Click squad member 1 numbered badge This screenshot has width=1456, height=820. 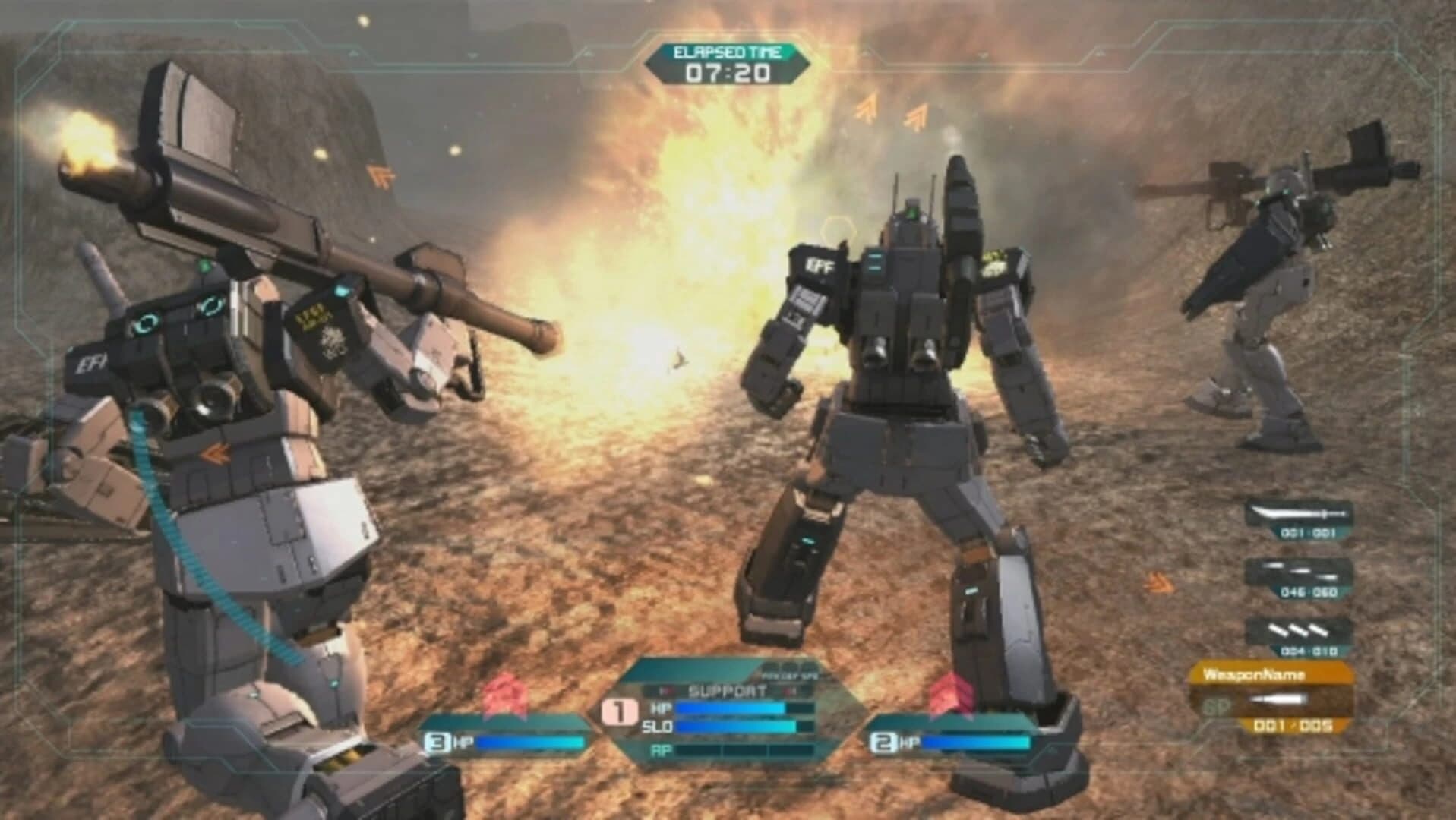point(619,711)
